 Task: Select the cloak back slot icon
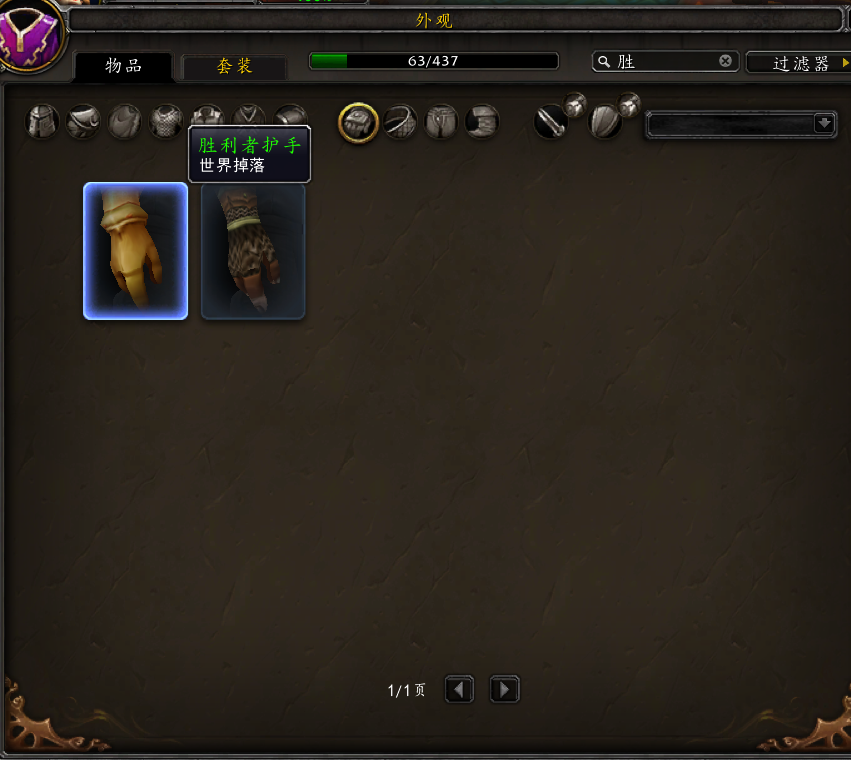pyautogui.click(x=125, y=122)
